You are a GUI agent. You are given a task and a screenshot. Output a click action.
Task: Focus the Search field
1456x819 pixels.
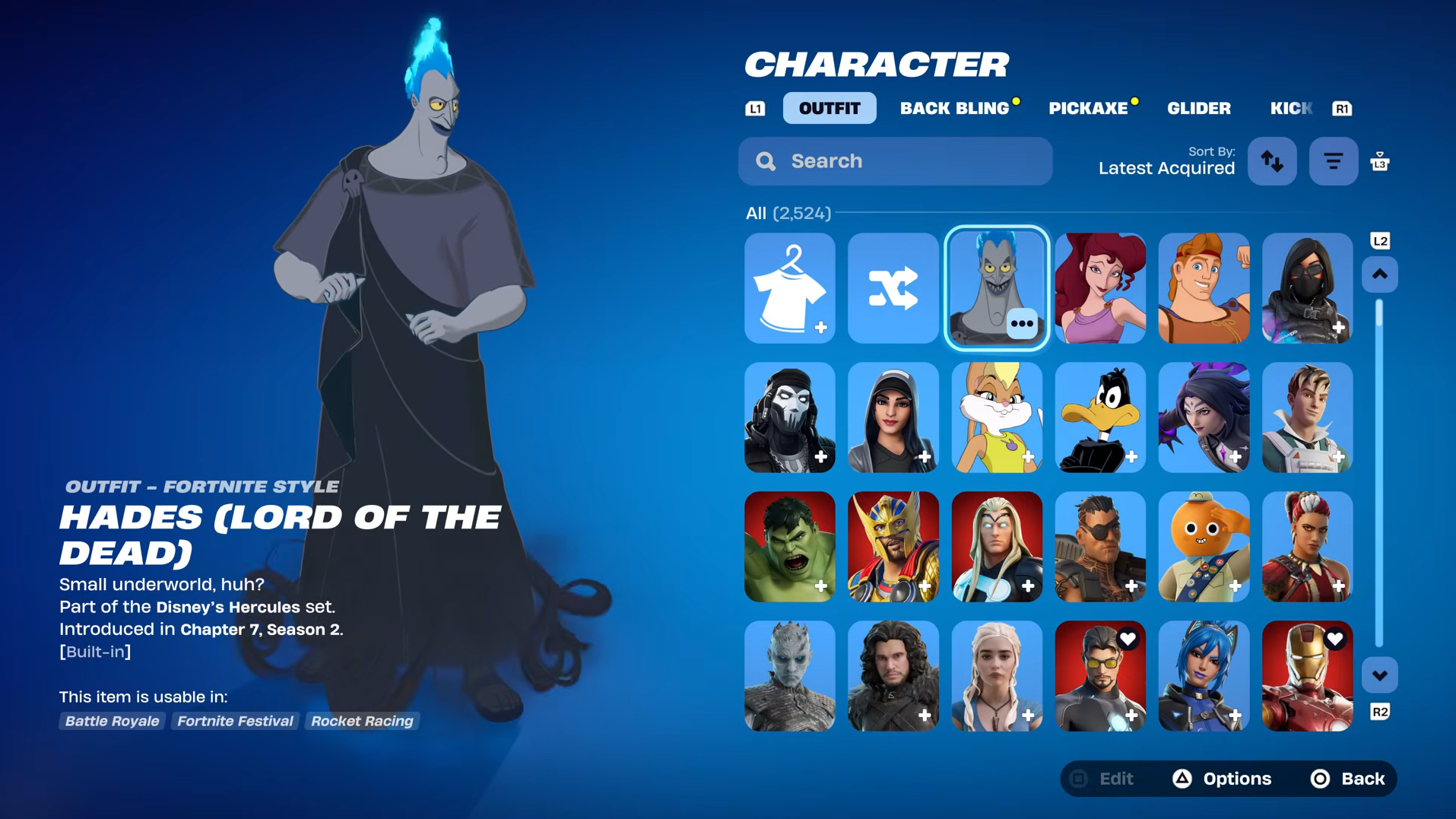pyautogui.click(x=895, y=161)
